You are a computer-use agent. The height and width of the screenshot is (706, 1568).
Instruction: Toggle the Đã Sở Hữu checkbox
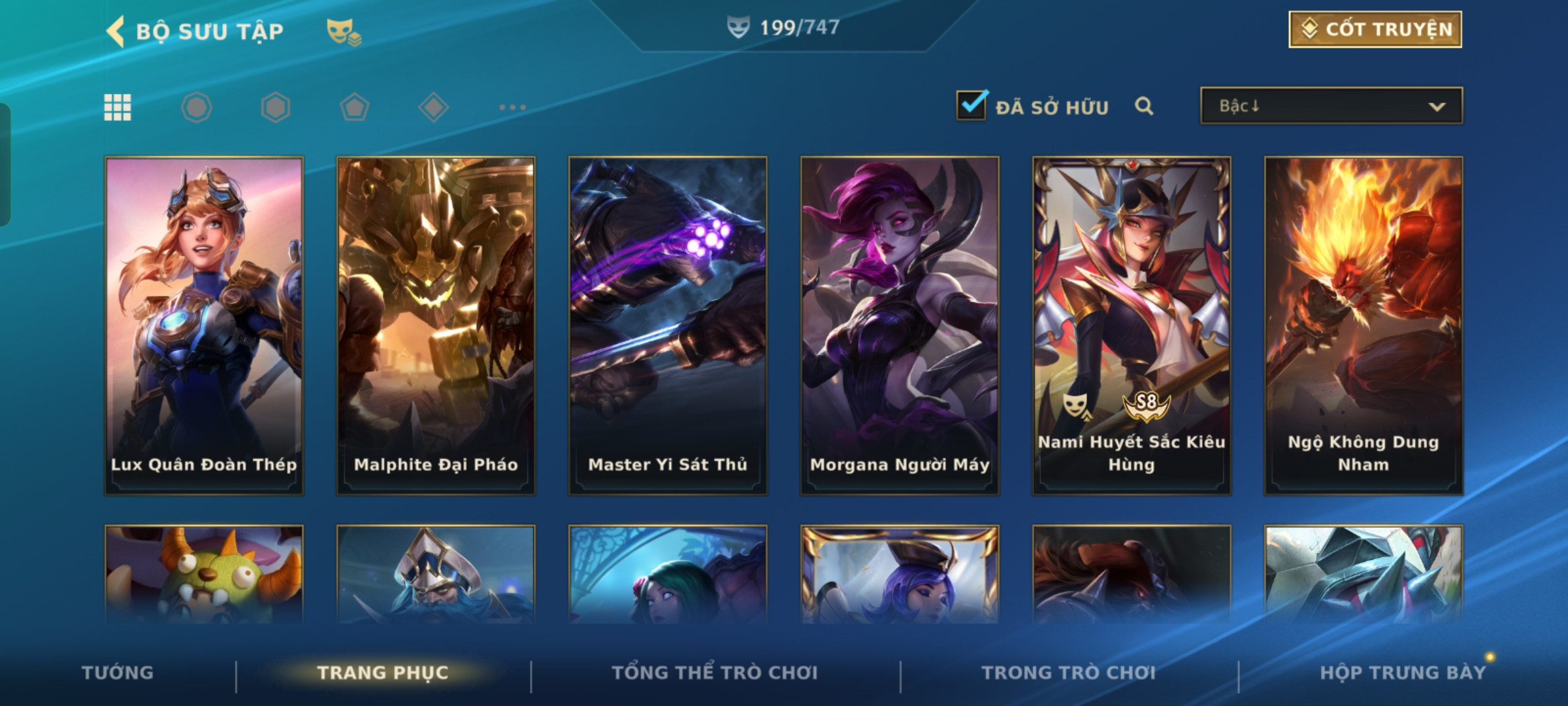971,106
